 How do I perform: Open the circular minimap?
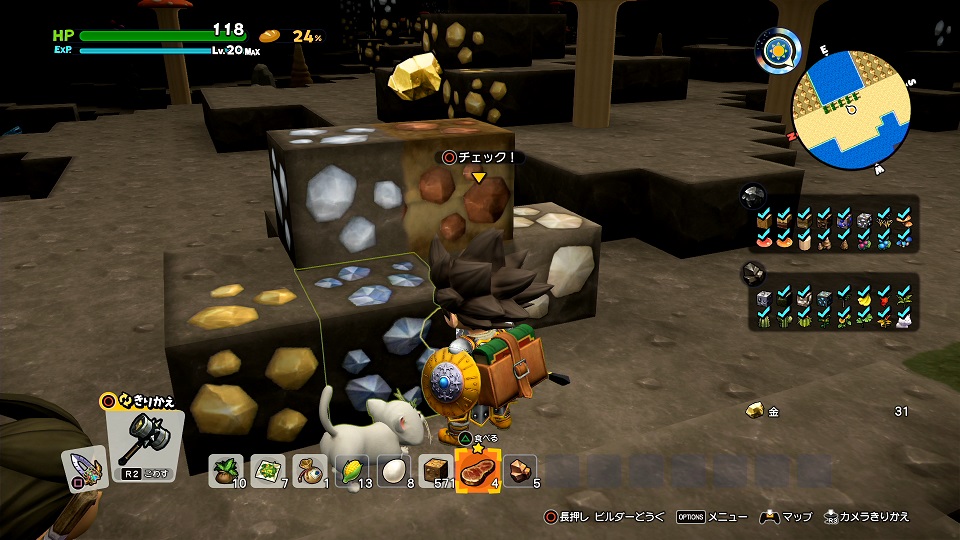pos(851,109)
